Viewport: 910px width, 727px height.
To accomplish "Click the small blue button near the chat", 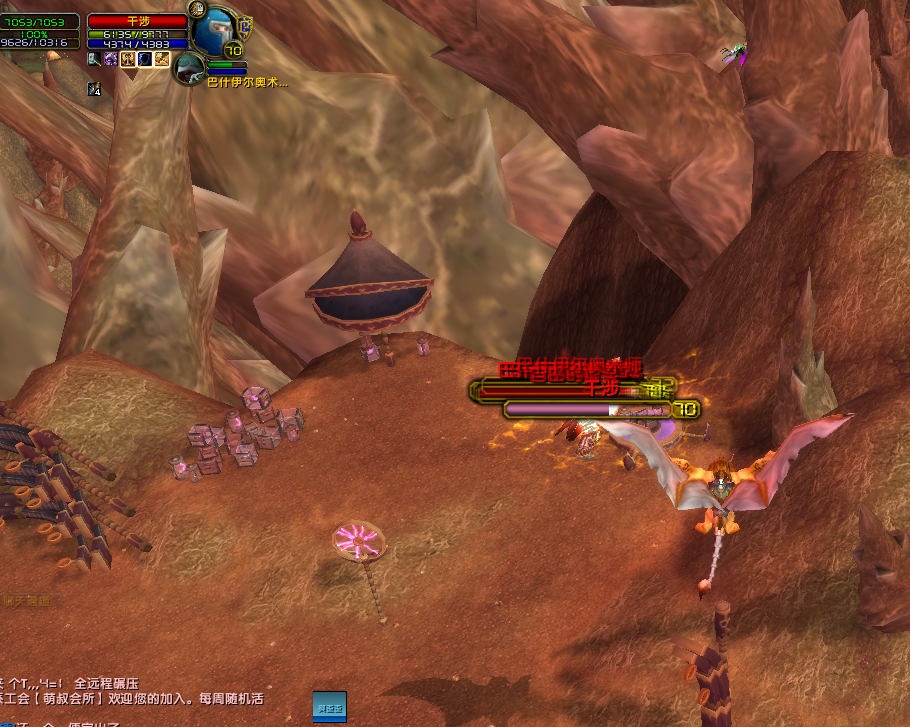I will coord(329,706).
